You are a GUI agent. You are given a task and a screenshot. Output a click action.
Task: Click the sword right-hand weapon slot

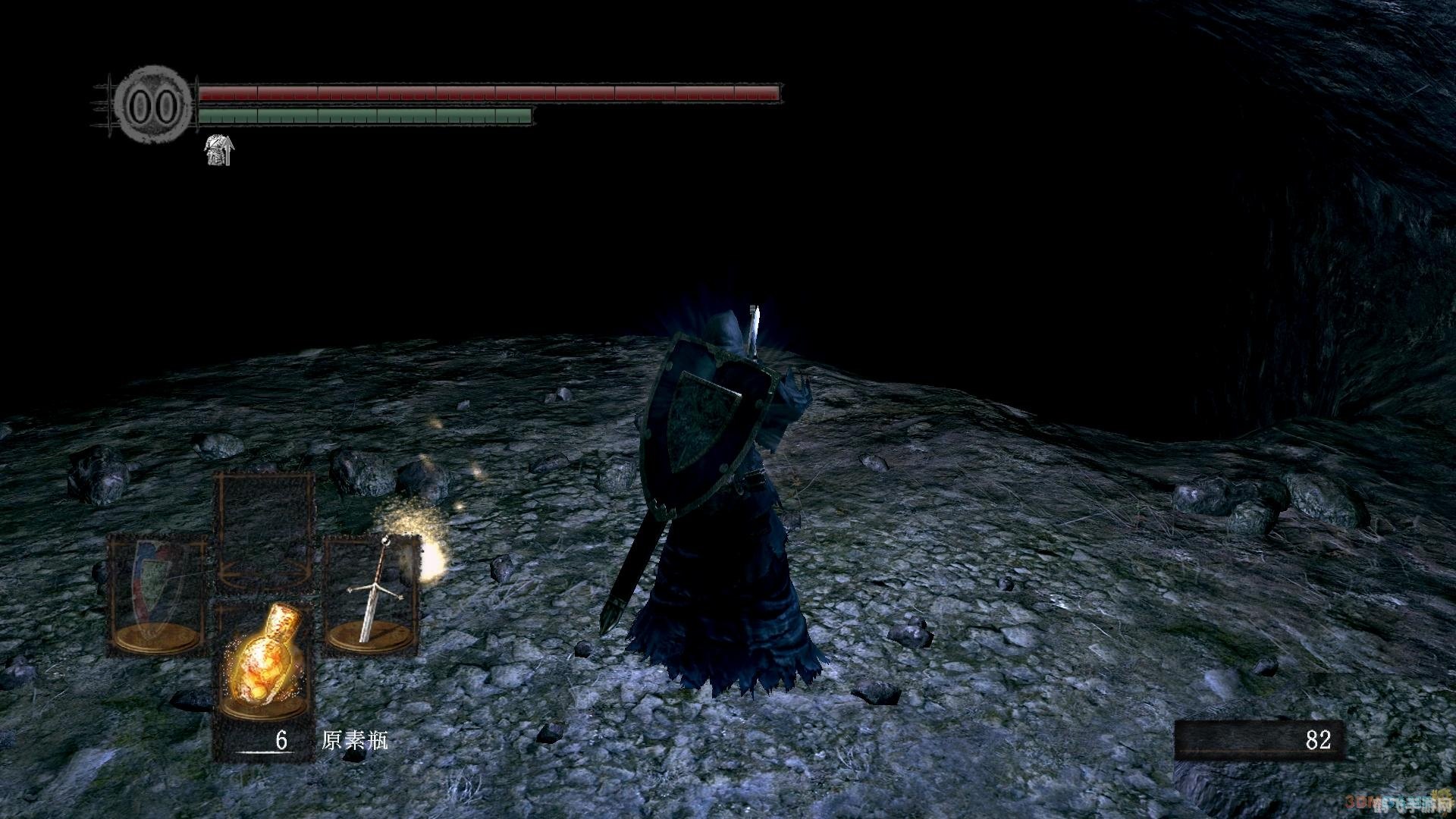[x=371, y=593]
